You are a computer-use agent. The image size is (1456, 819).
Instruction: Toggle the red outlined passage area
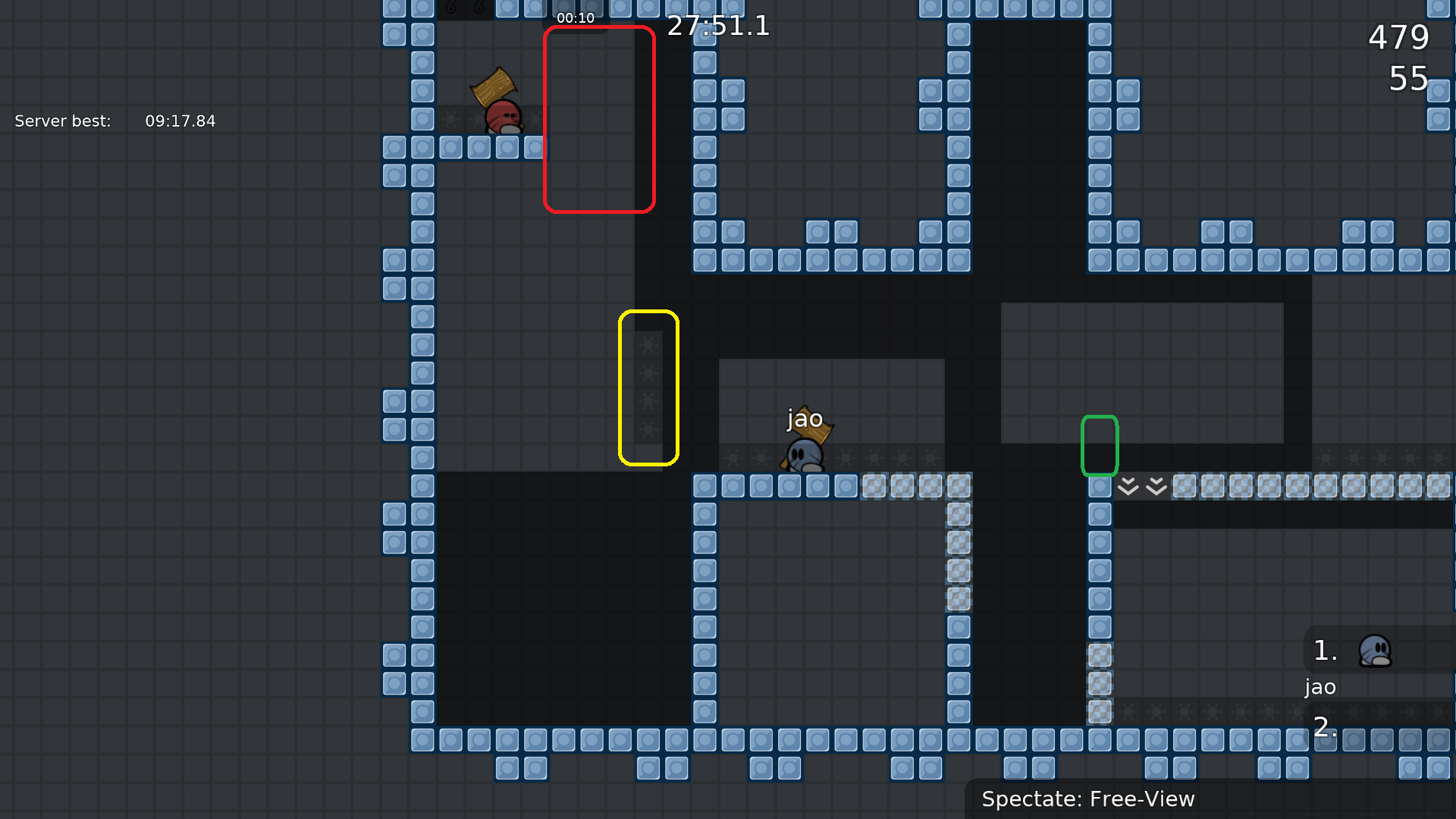[x=598, y=118]
